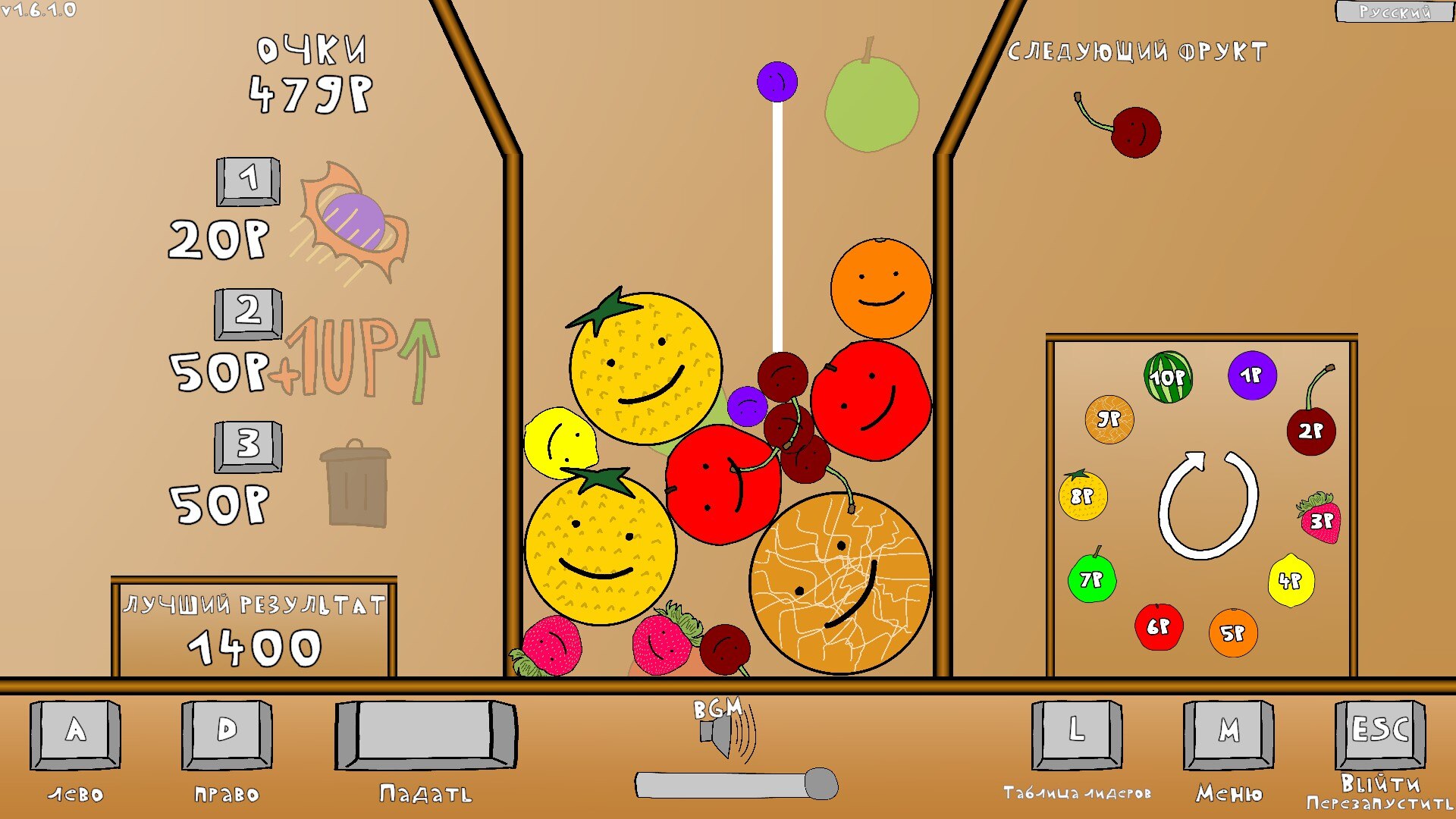Click the BGM volume slider knob
Screen dimensions: 1456x819
coord(821,784)
